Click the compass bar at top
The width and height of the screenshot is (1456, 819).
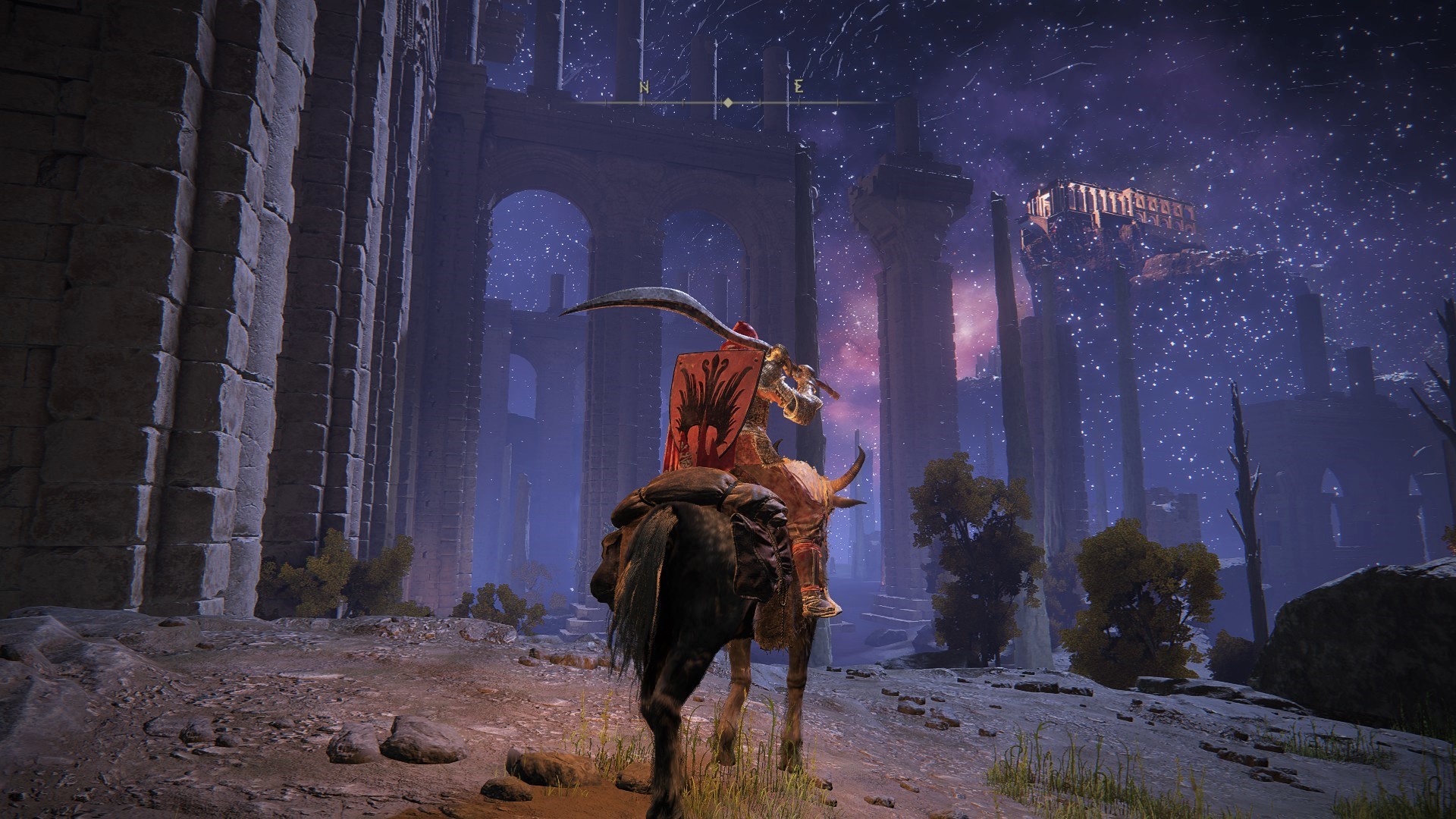tap(726, 102)
